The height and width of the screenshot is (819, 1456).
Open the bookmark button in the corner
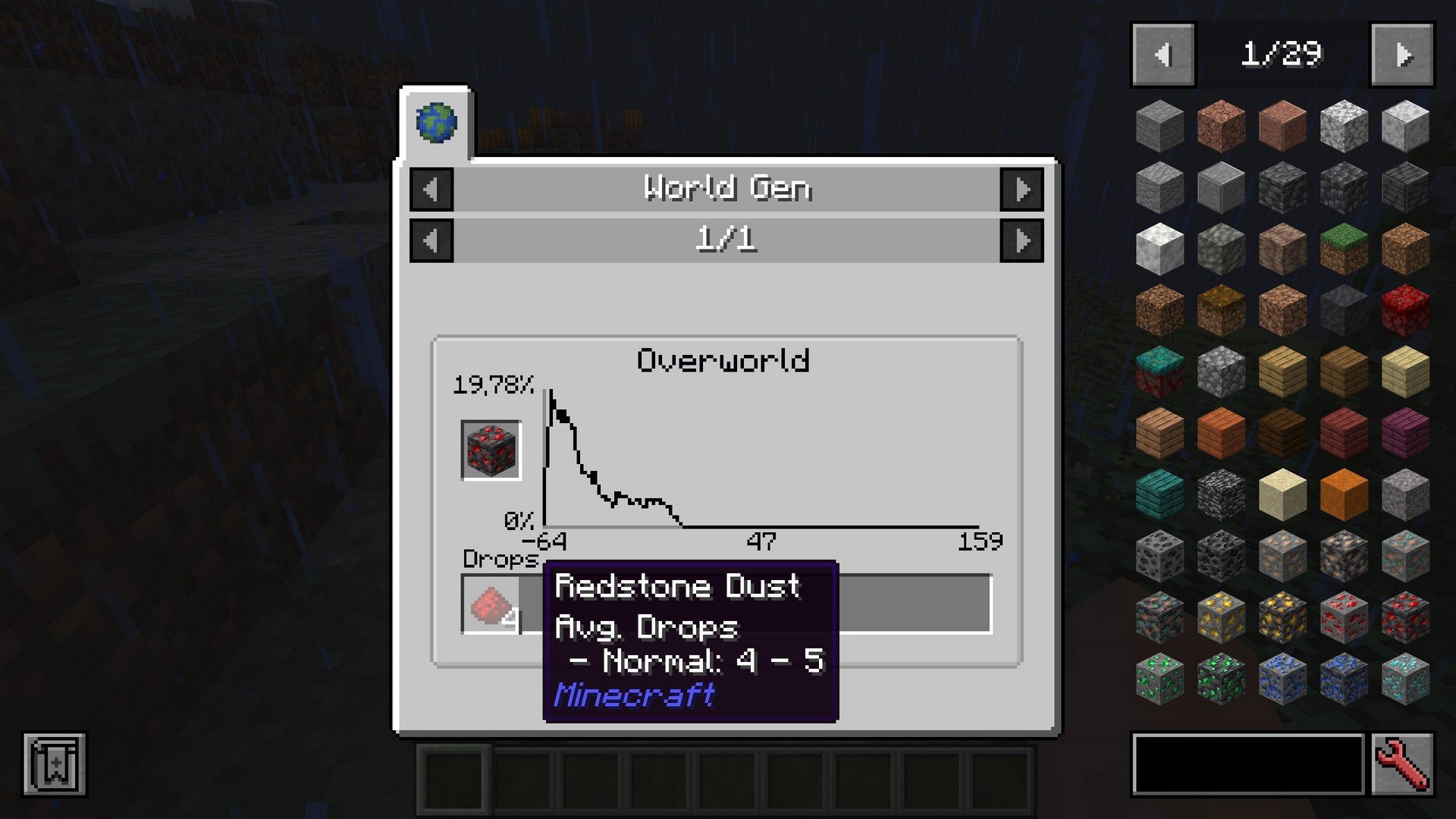coord(55,764)
